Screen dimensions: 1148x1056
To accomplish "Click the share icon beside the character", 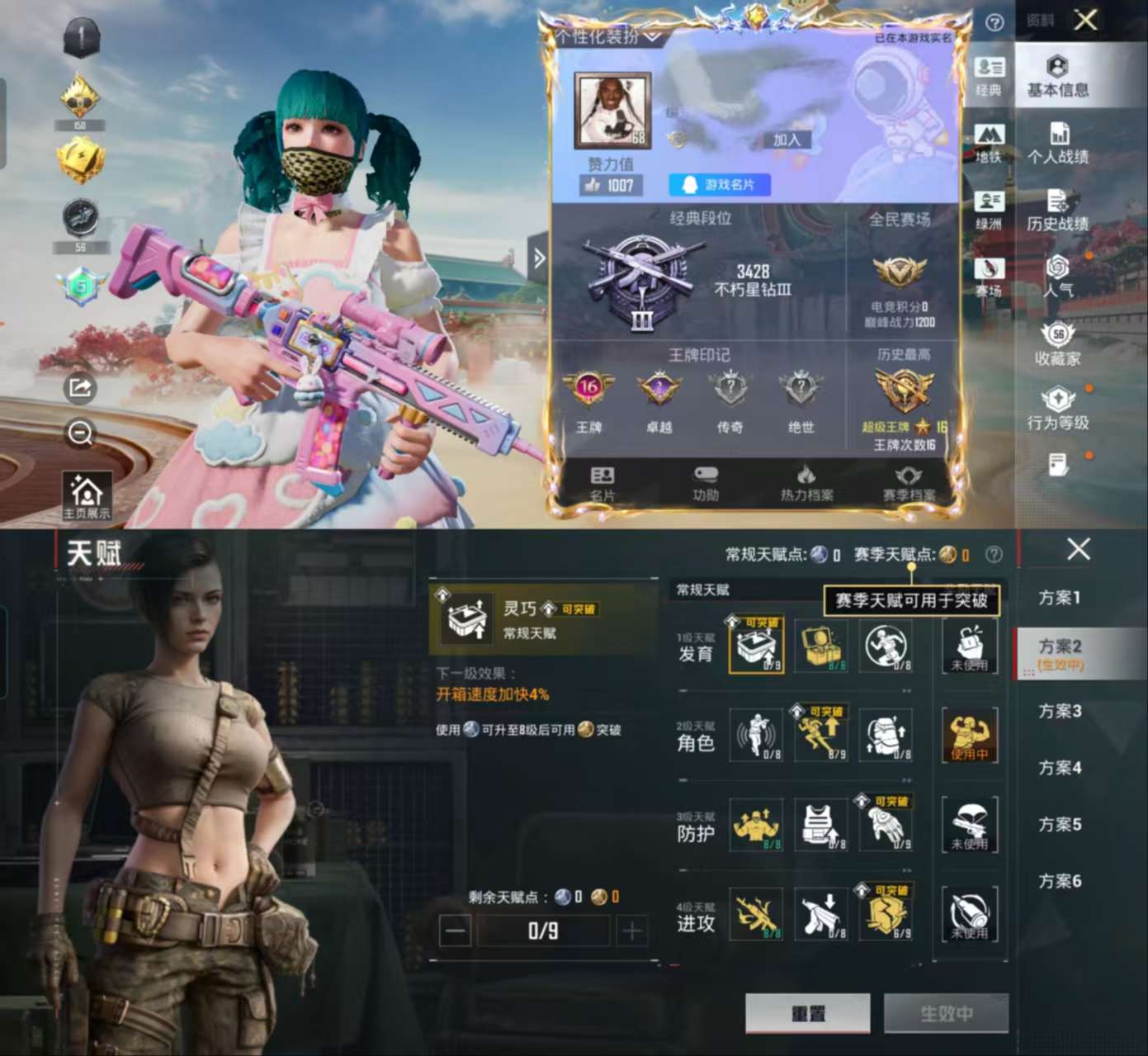I will [x=78, y=388].
